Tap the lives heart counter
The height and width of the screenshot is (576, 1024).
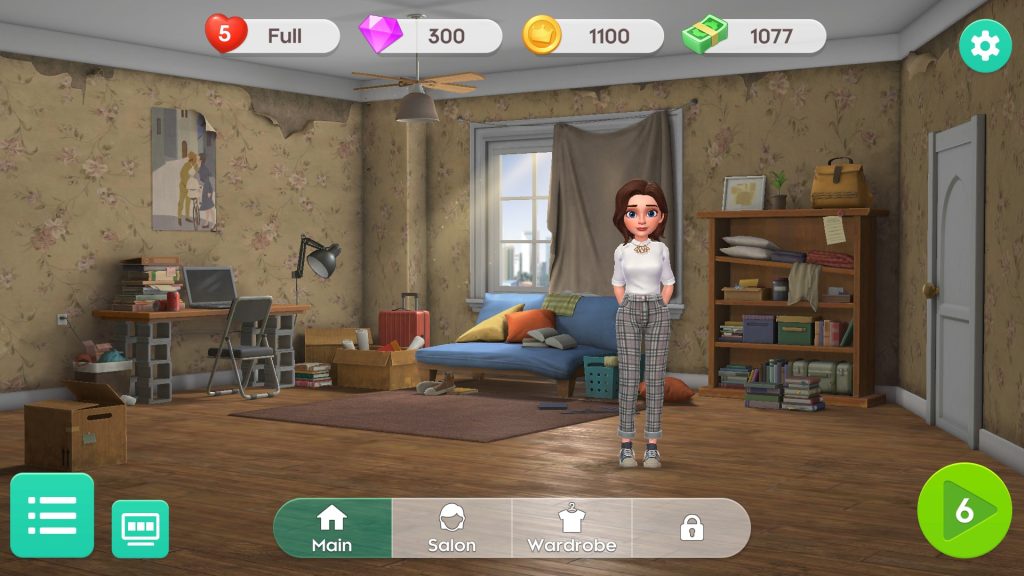pyautogui.click(x=272, y=36)
